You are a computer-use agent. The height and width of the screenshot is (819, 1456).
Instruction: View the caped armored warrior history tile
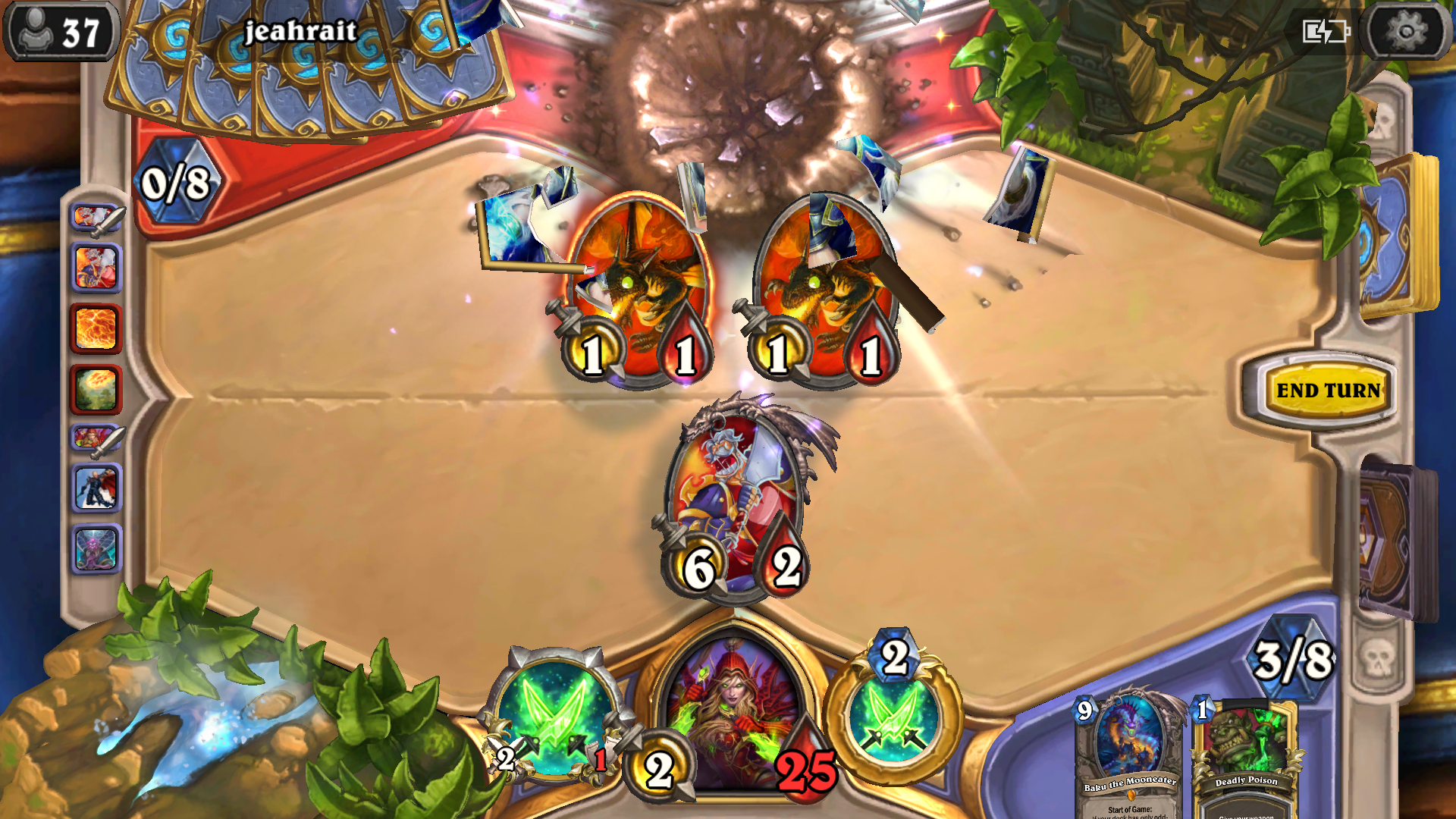(96, 488)
